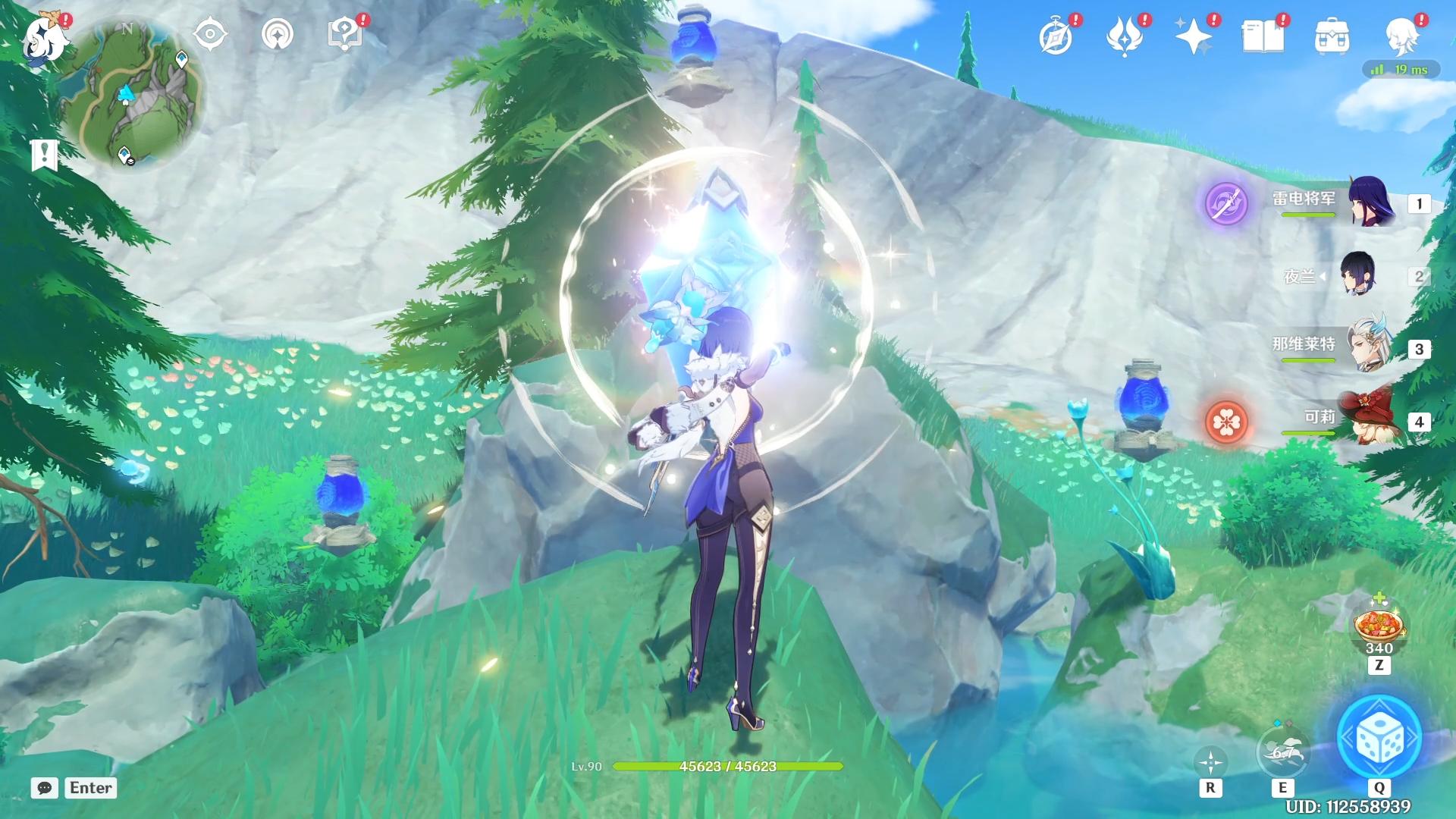Viewport: 1456px width, 819px height.
Task: Open the target crosshair icon in top bar
Action: [x=210, y=35]
